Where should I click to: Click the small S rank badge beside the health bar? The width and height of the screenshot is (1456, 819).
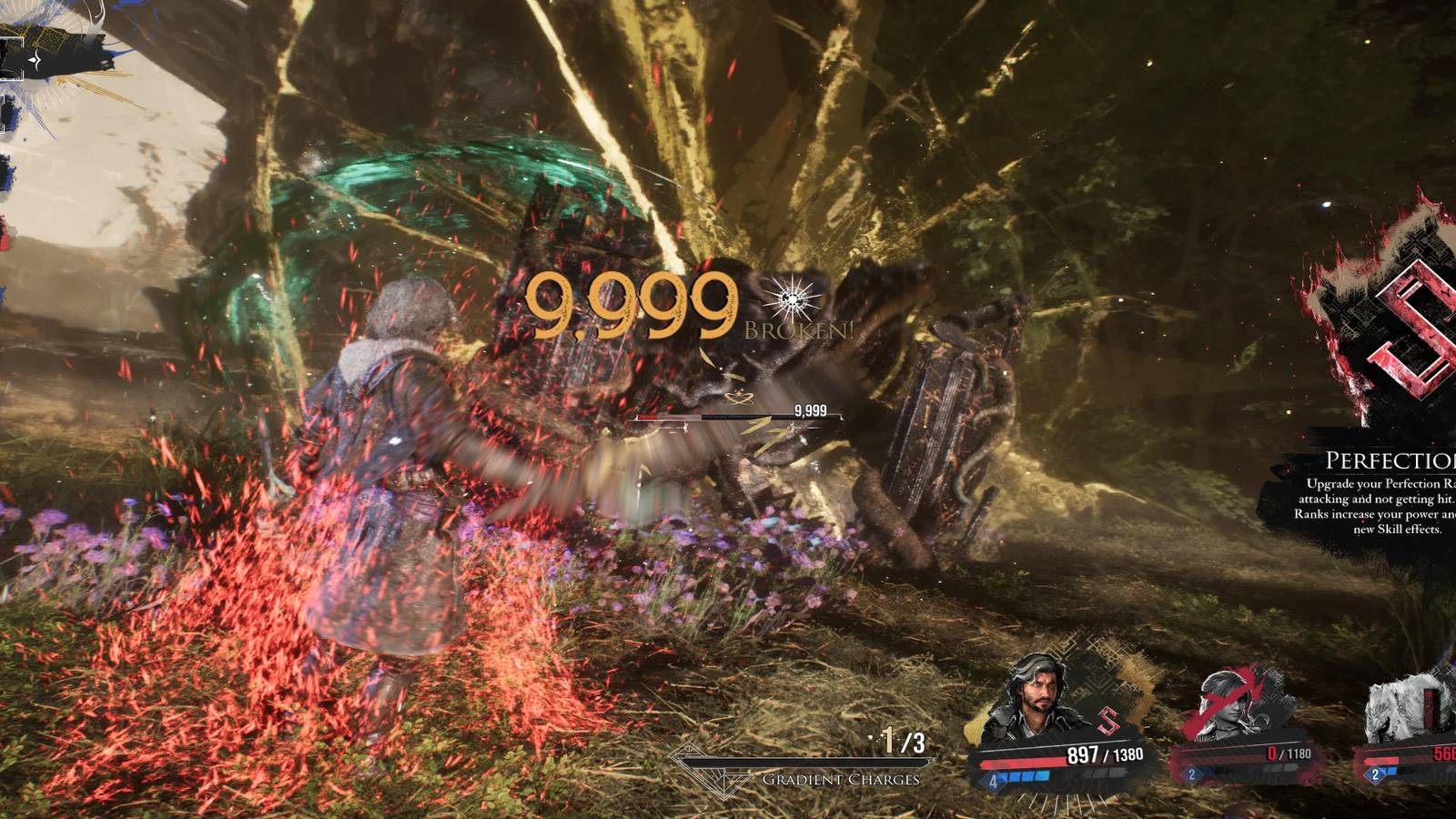[1107, 720]
